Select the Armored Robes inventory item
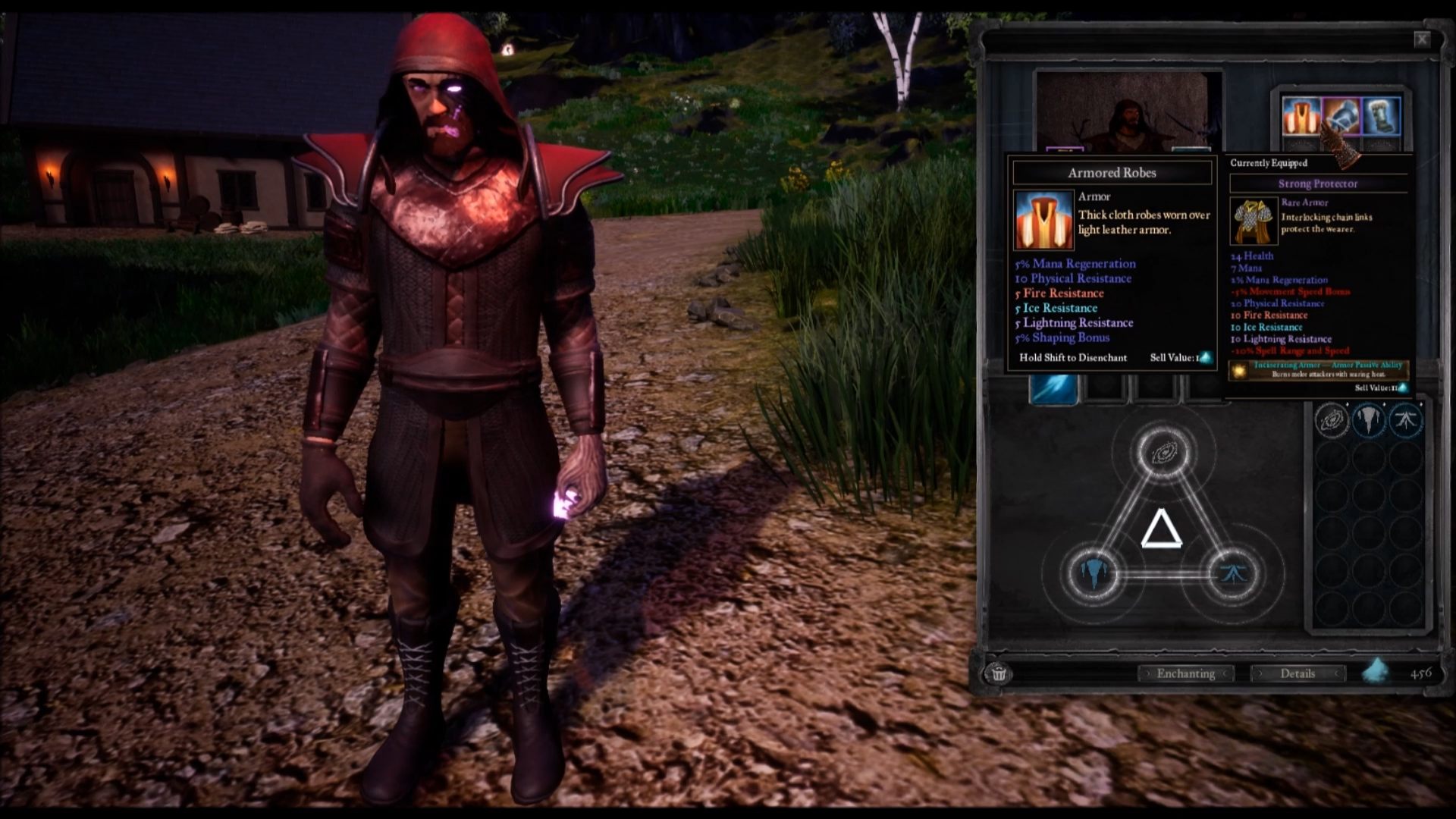Image resolution: width=1456 pixels, height=819 pixels. (1301, 116)
